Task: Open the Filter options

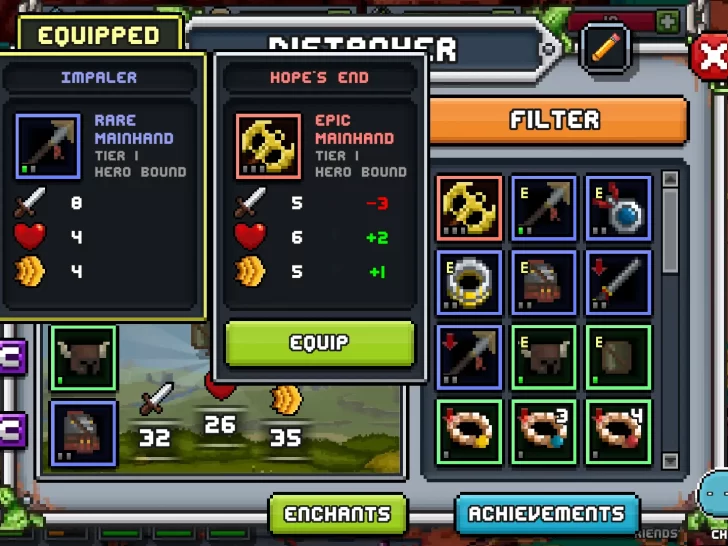Action: pos(556,121)
